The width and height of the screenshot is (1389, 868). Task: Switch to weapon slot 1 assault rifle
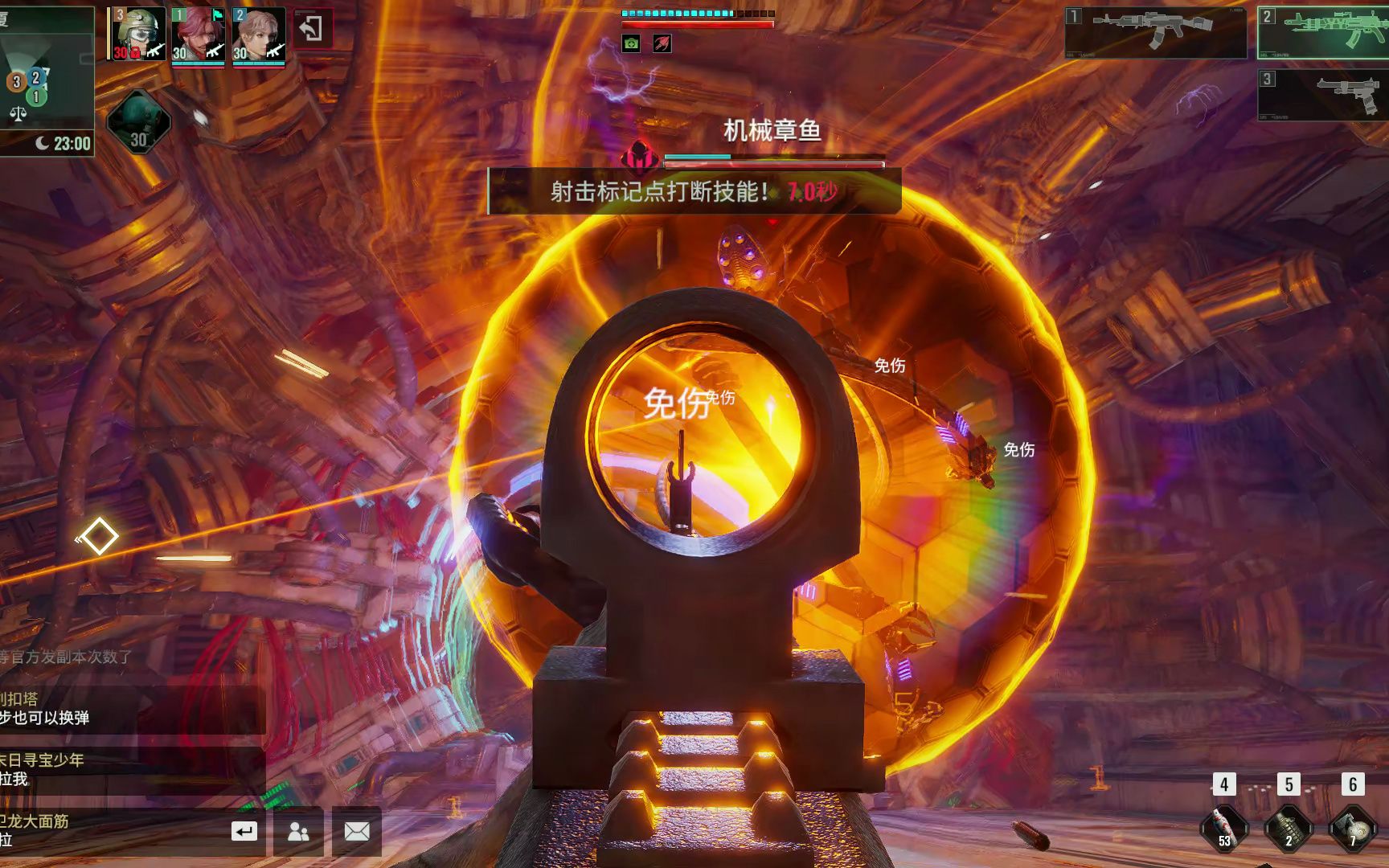click(x=1155, y=33)
